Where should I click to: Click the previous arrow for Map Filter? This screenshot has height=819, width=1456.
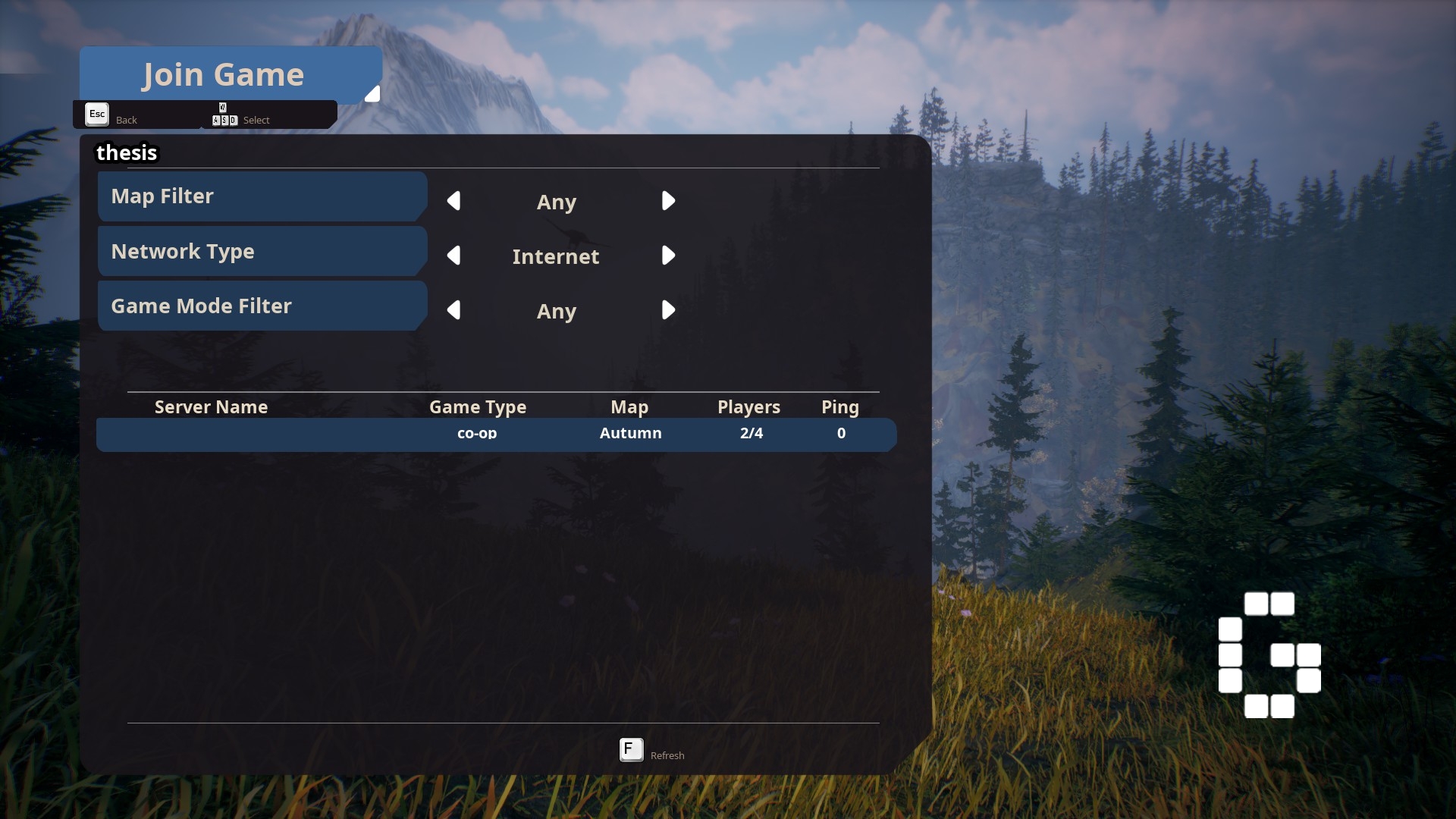pos(454,201)
